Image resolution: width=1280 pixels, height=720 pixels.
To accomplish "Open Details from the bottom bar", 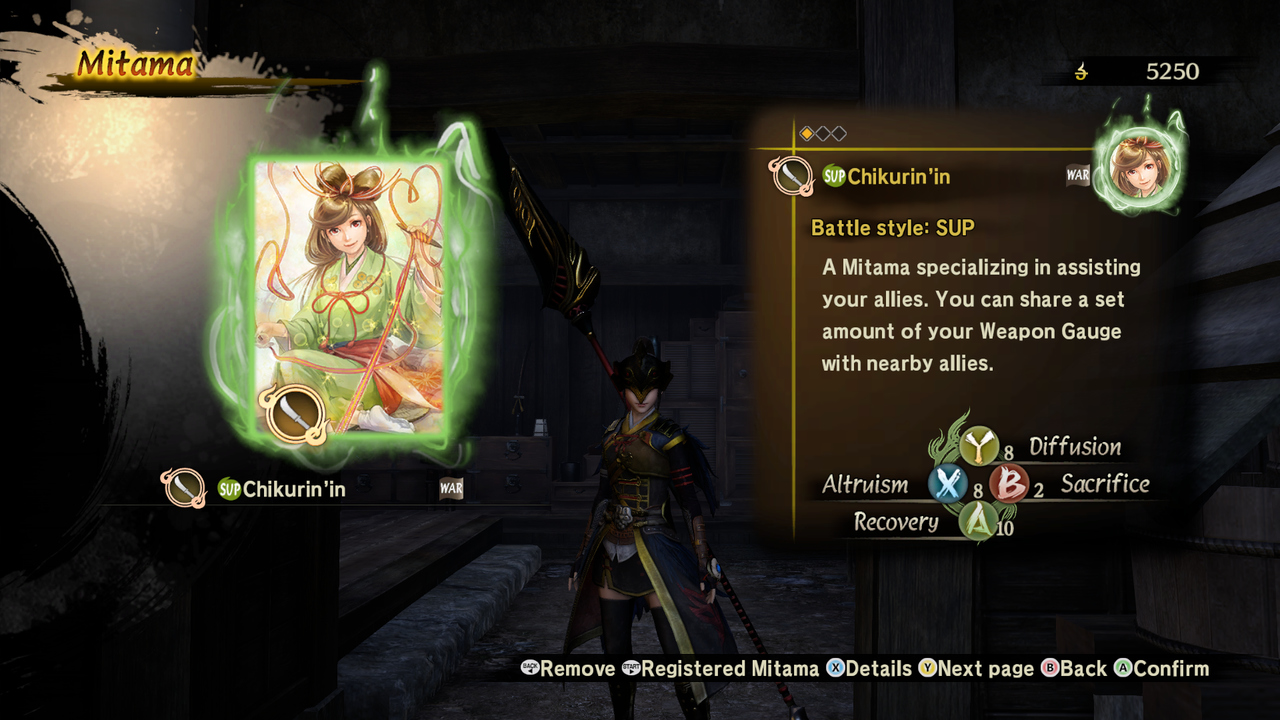I will (x=868, y=668).
